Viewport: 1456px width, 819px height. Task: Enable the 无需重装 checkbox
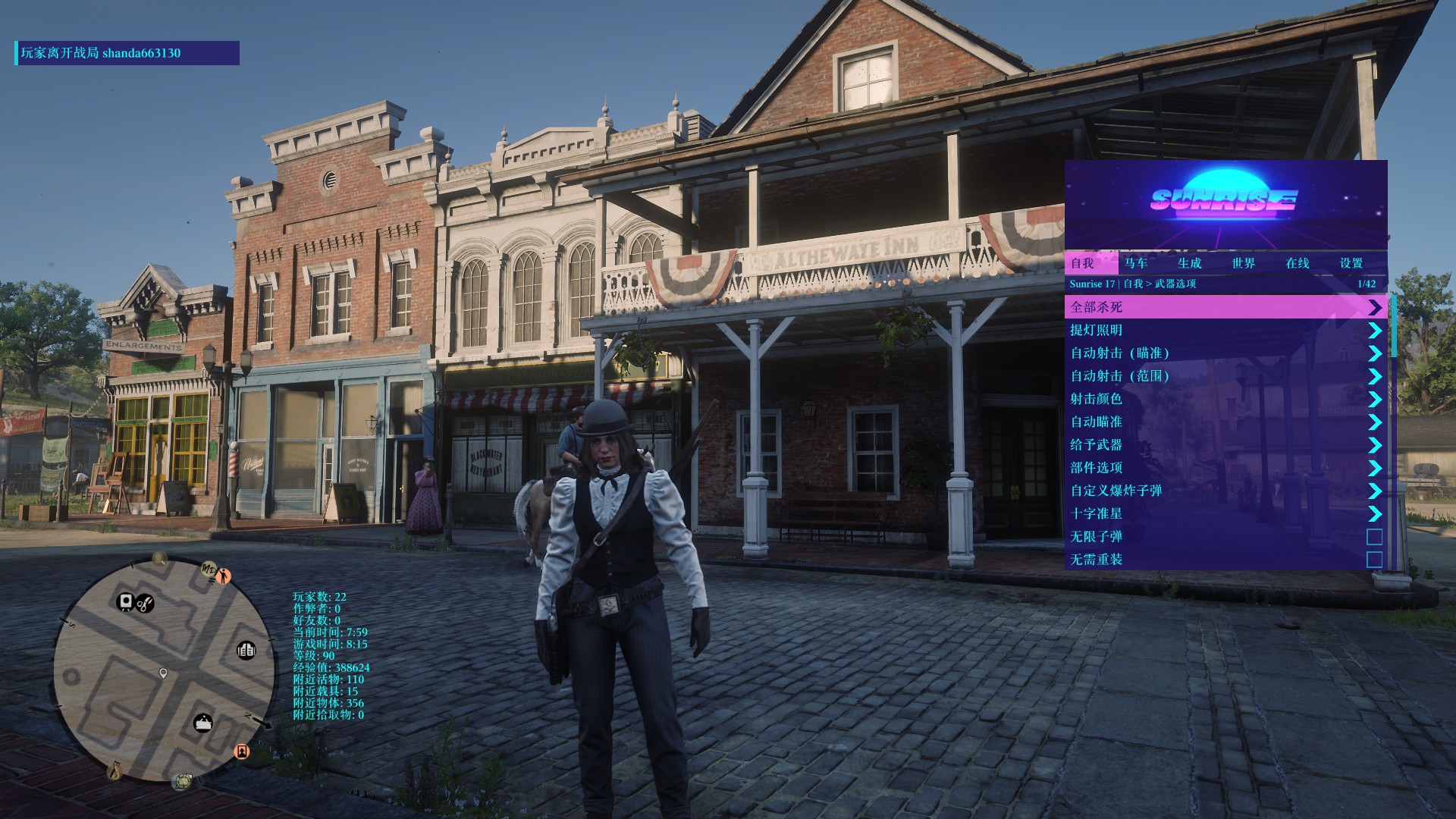[1374, 560]
